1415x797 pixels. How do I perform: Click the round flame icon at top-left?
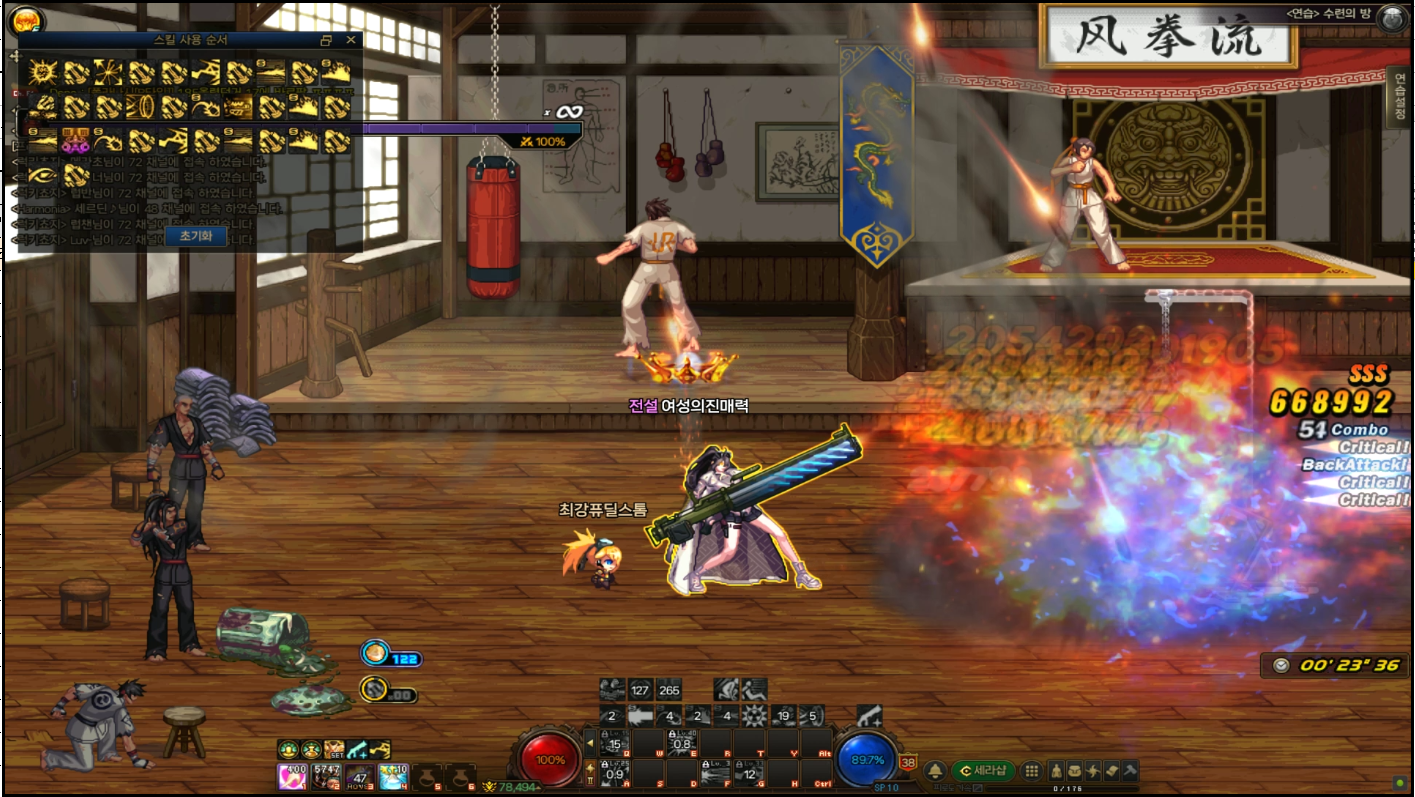tap(25, 19)
